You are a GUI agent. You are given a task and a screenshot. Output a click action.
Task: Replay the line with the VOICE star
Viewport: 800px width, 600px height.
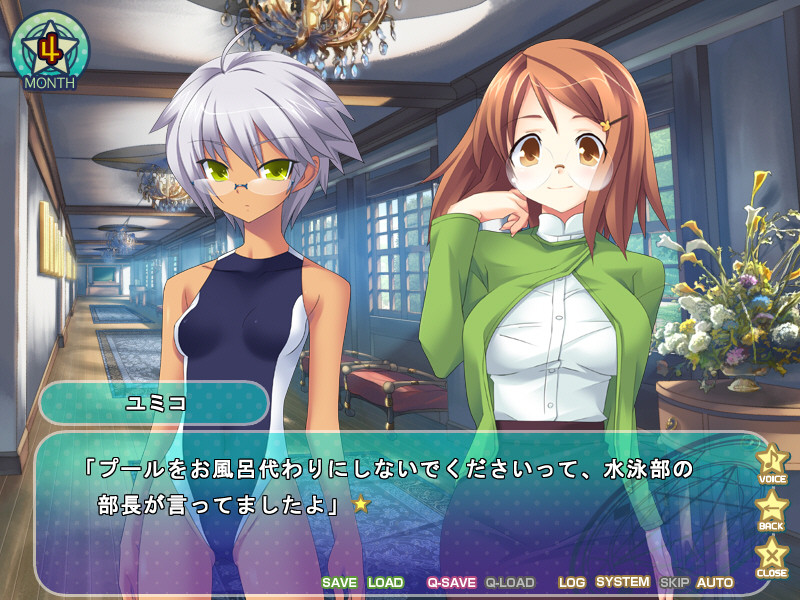point(771,463)
